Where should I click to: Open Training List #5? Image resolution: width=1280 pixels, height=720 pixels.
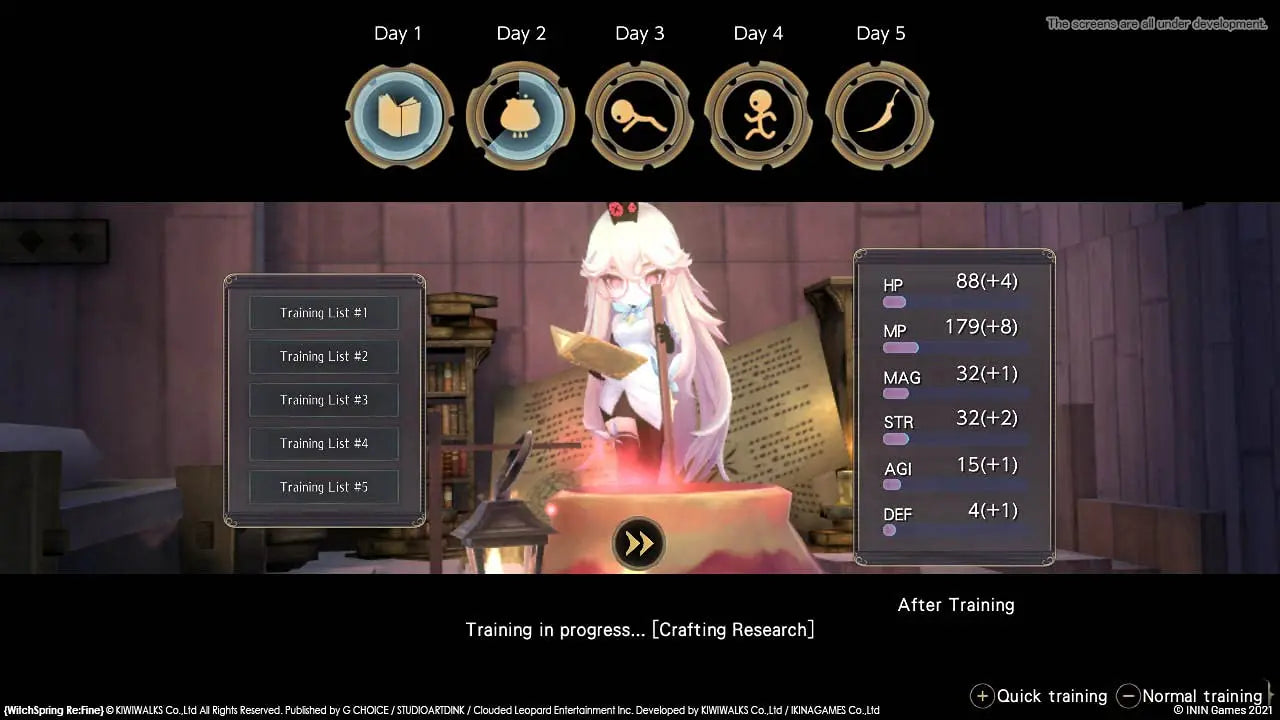click(323, 487)
